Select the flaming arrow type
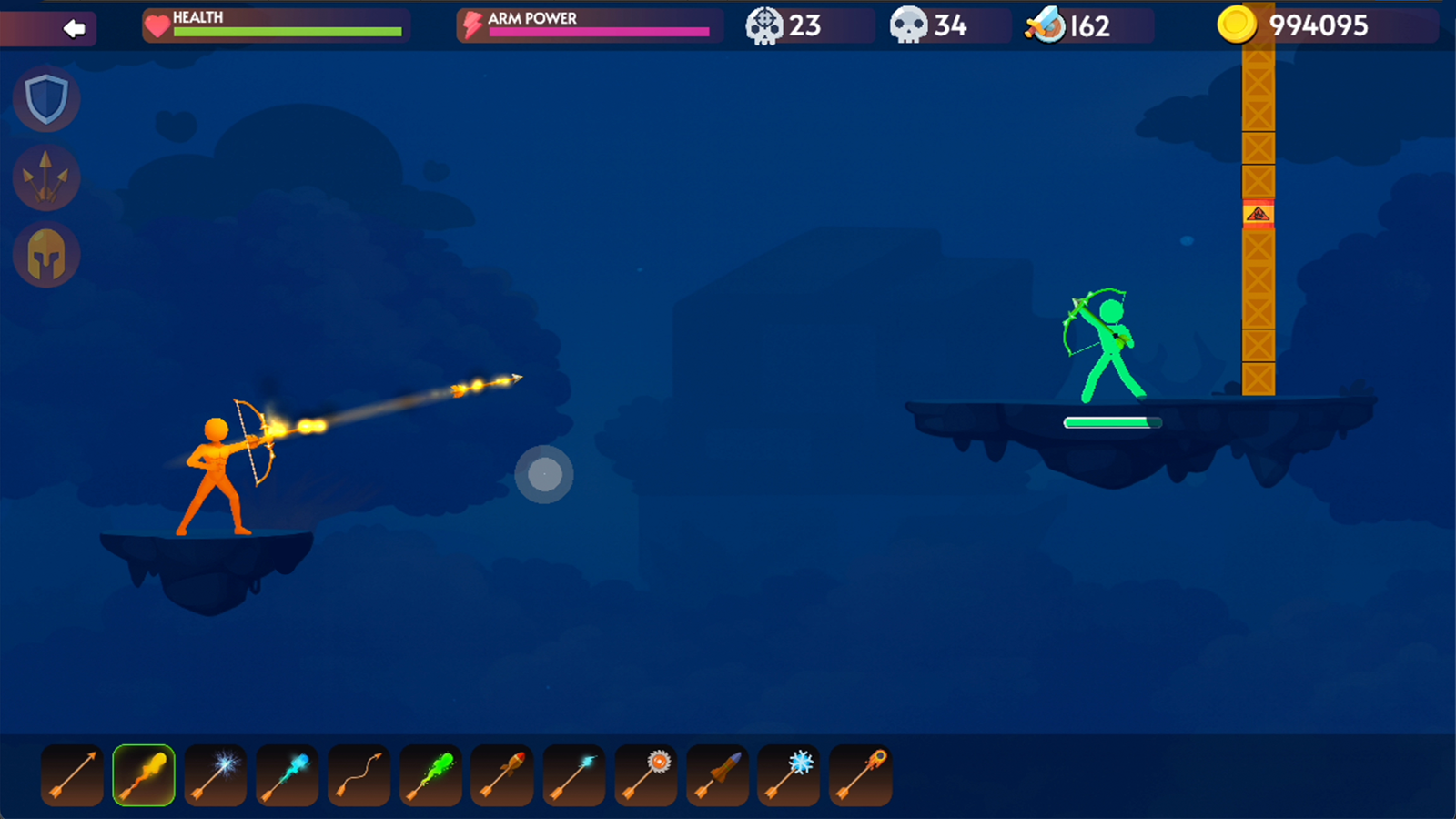1456x819 pixels. (x=143, y=775)
